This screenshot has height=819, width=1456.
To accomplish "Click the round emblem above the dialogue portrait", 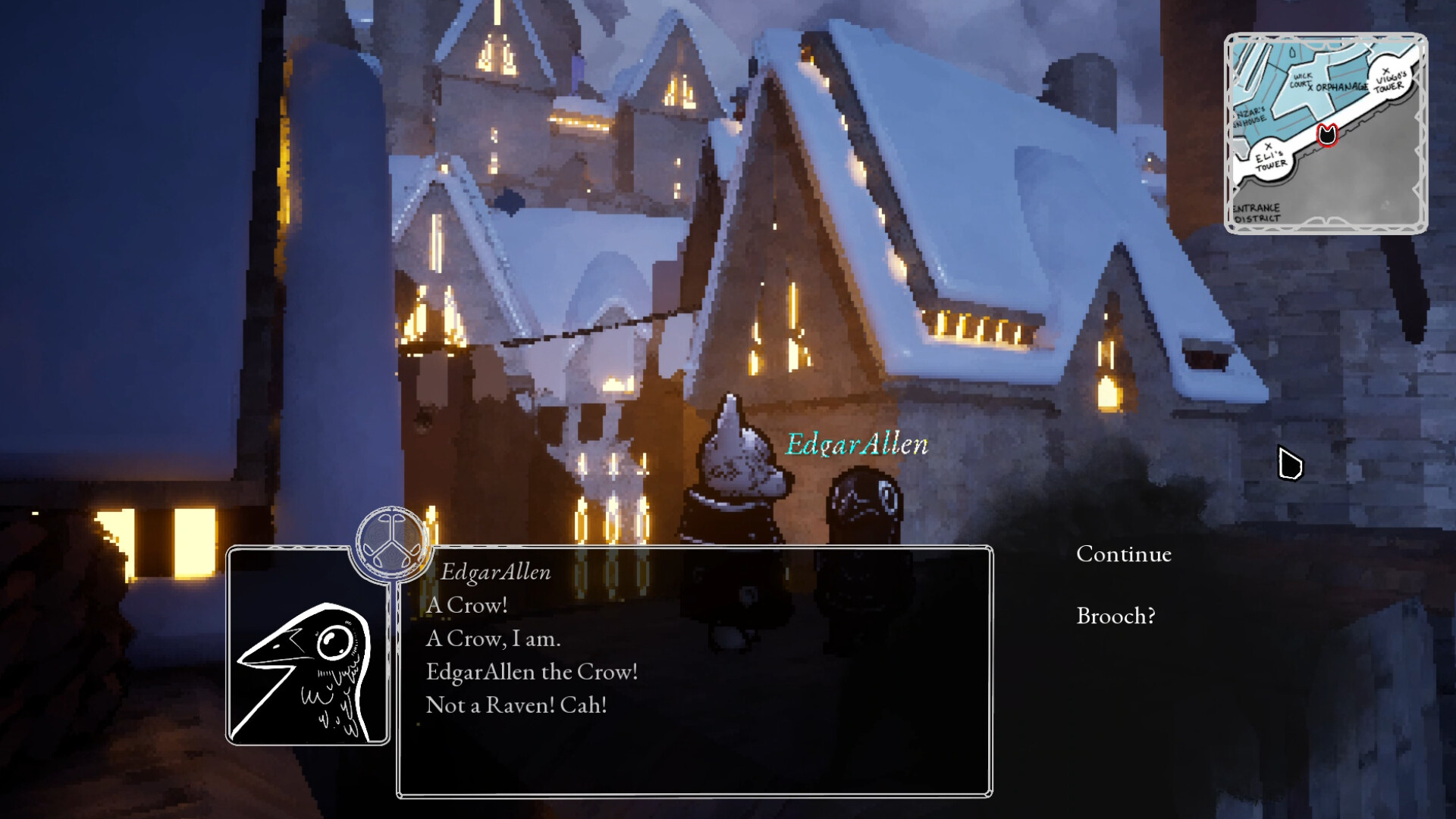I will pos(391,544).
